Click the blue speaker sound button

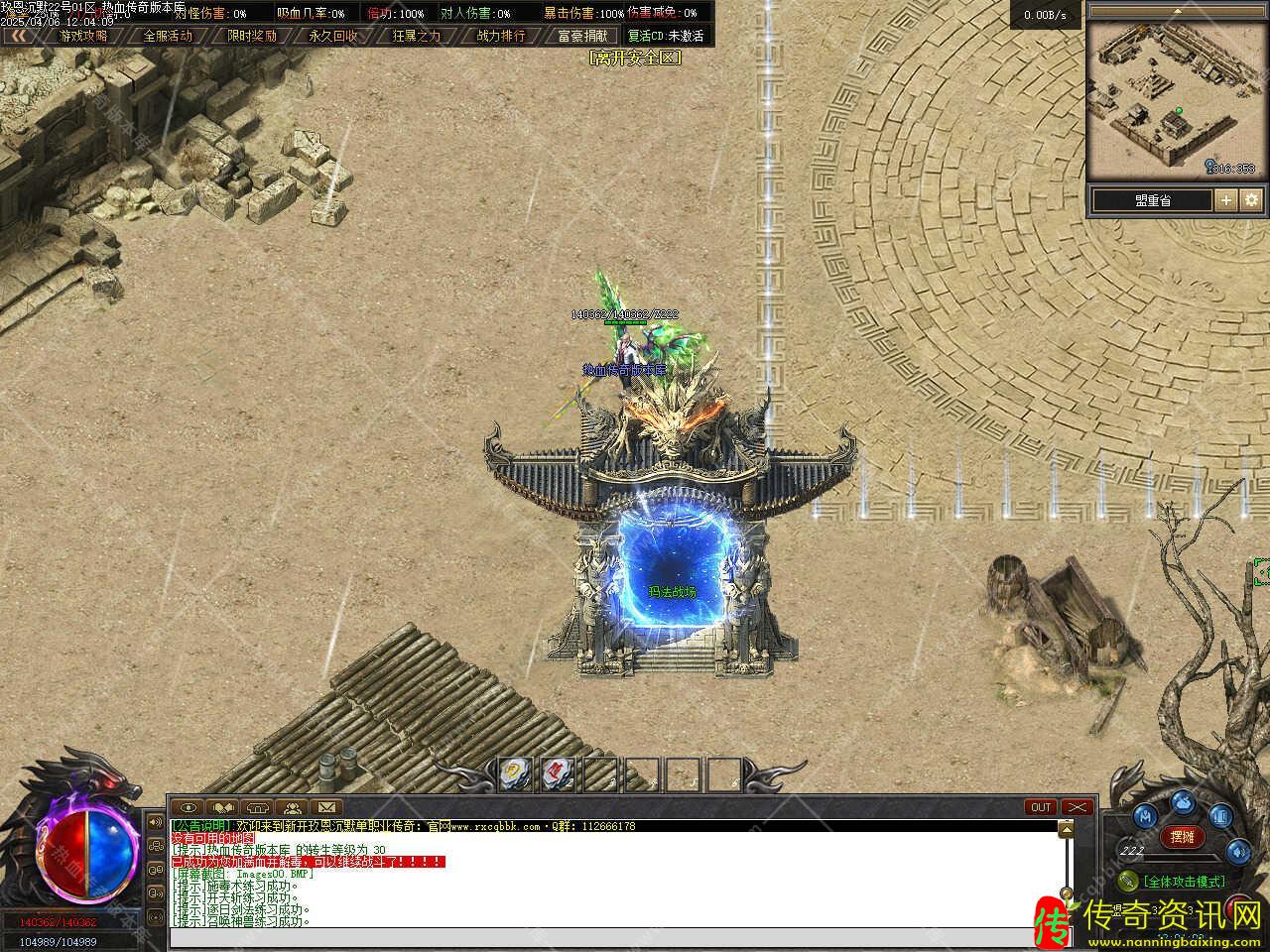1238,851
